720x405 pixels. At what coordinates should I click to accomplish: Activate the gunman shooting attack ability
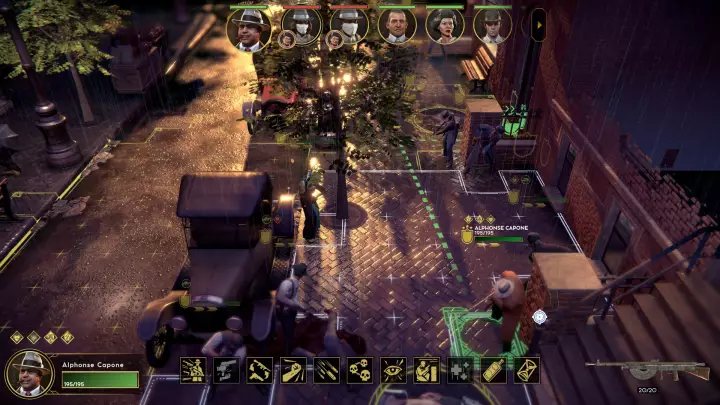193,370
